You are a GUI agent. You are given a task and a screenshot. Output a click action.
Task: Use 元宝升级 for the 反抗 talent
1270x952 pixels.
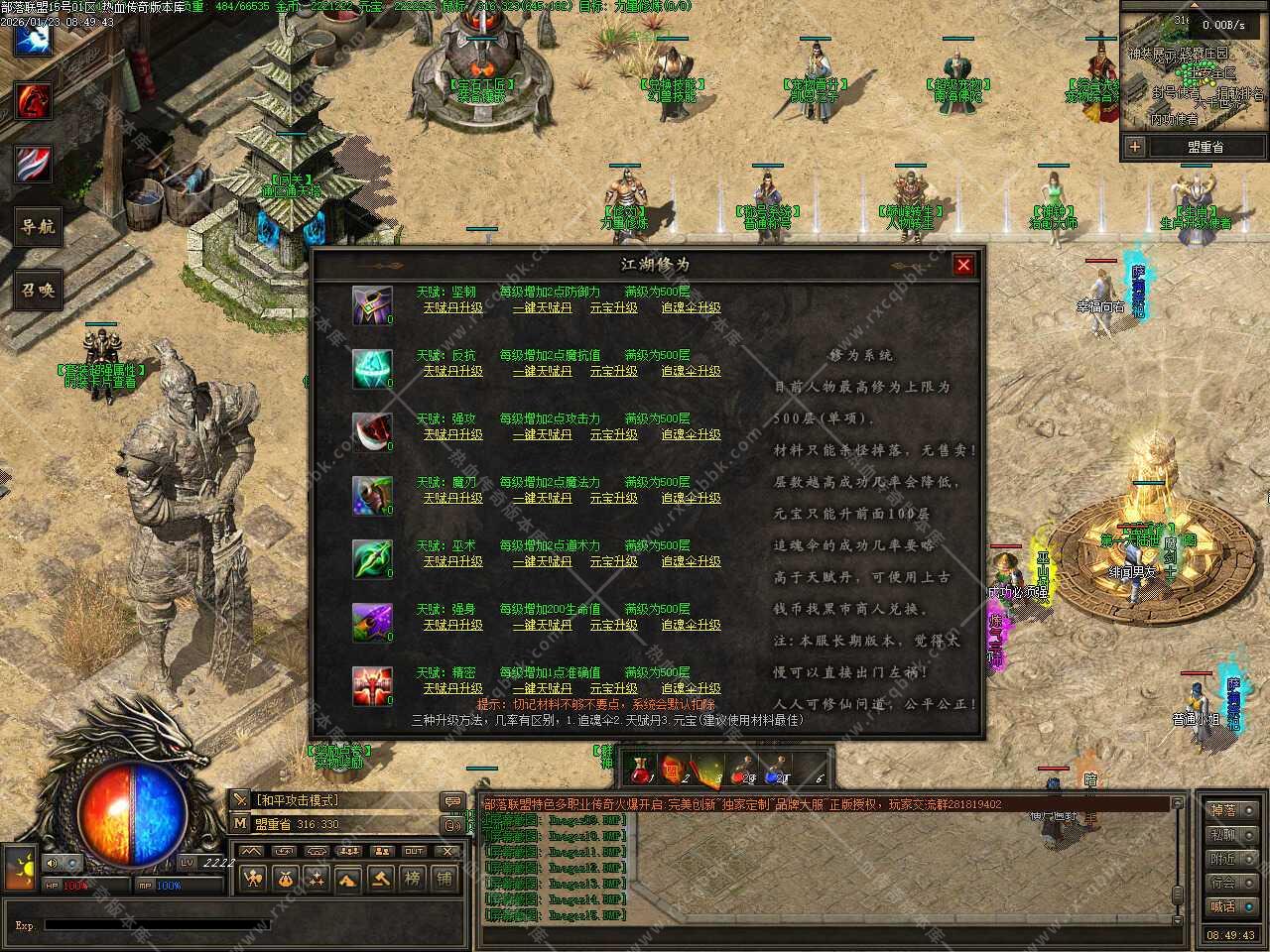pos(613,371)
